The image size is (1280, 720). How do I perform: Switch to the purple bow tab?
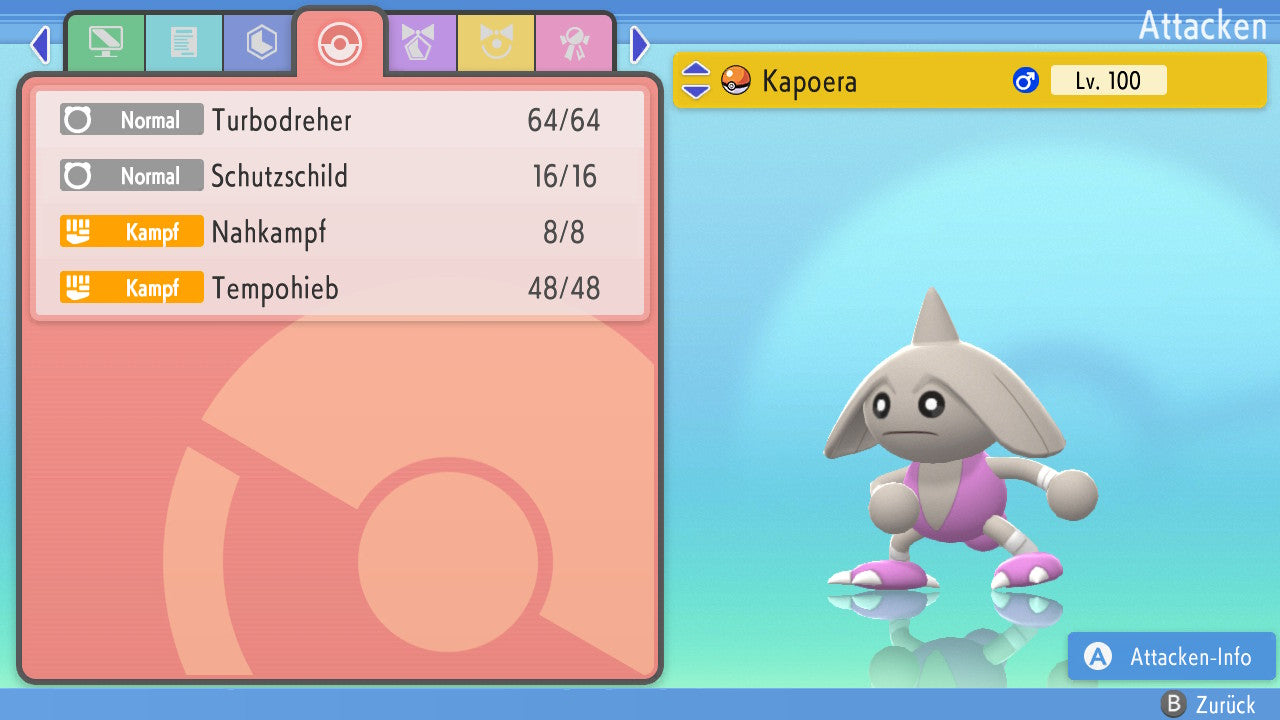[418, 43]
